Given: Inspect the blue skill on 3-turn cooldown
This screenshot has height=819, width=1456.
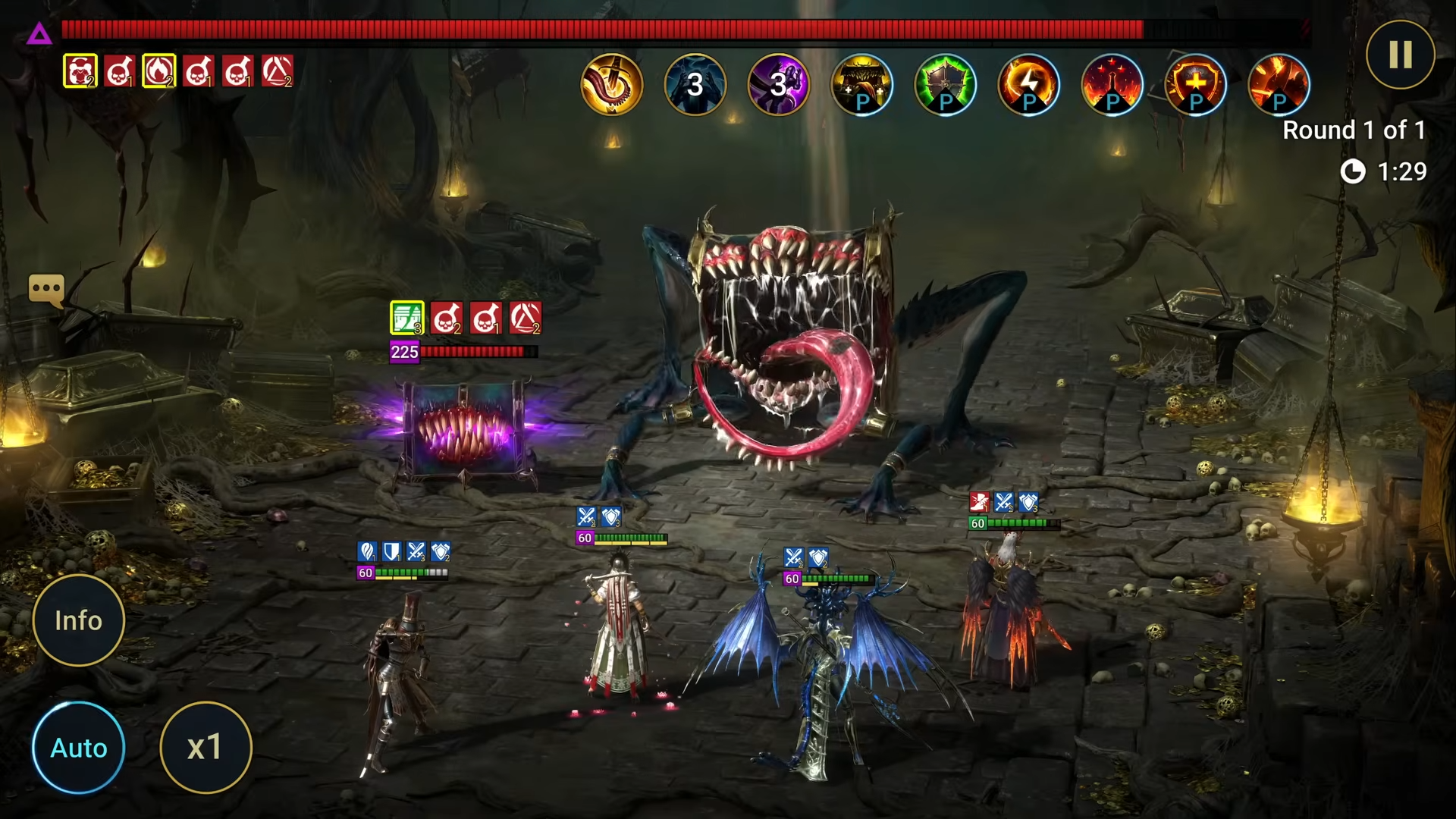Looking at the screenshot, I should point(695,85).
